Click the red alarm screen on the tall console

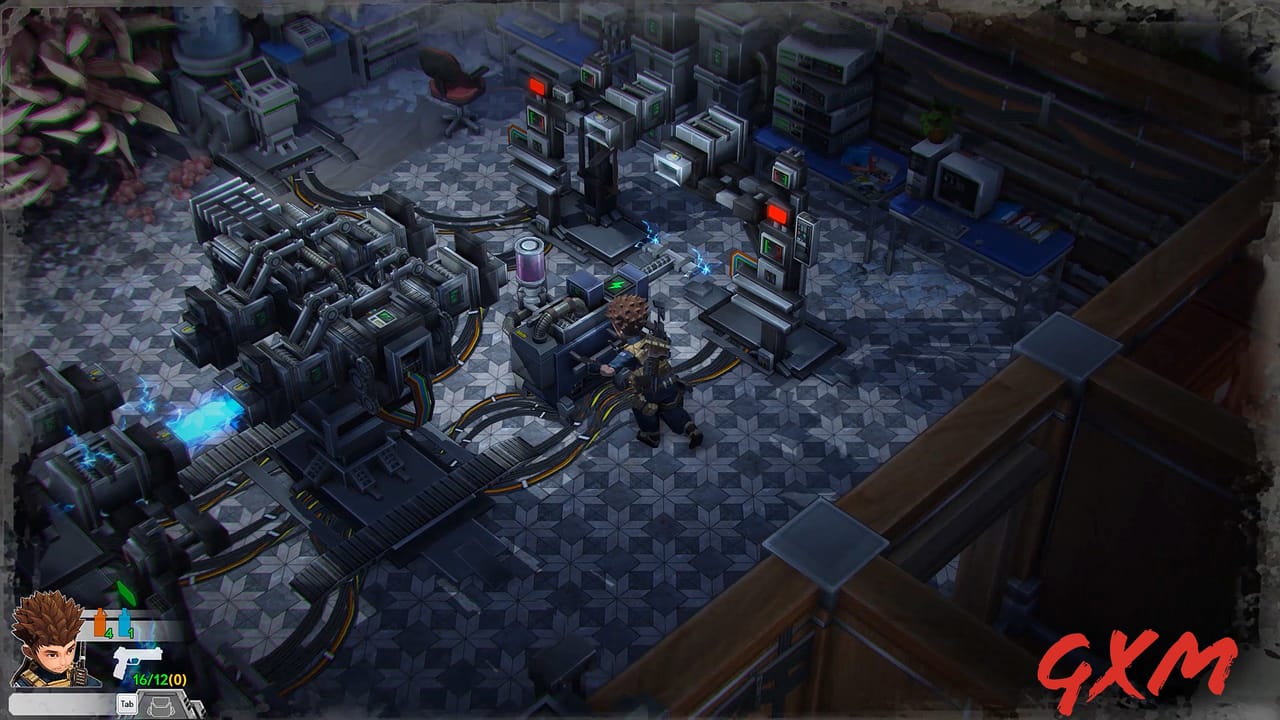tap(775, 211)
